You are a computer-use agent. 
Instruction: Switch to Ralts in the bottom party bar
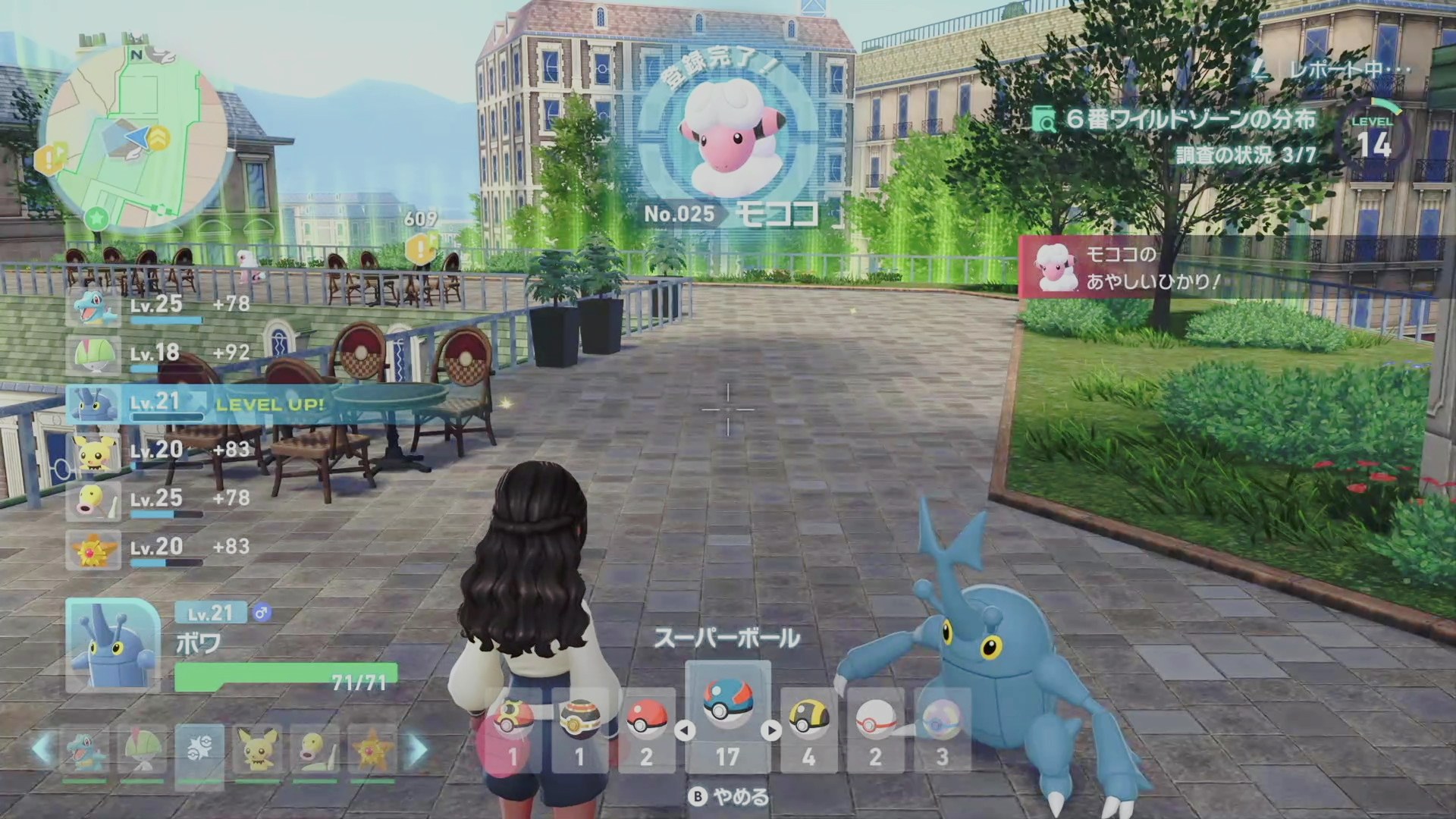(x=142, y=751)
